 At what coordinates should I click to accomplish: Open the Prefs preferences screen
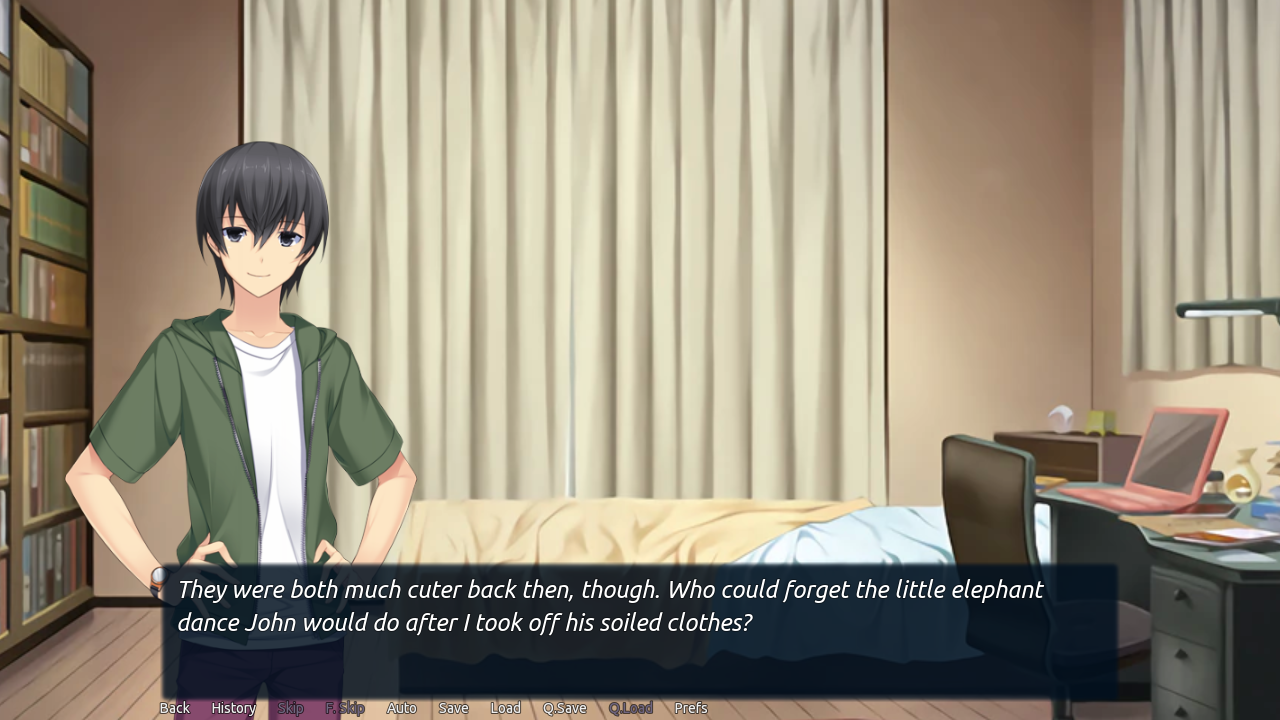pos(690,707)
